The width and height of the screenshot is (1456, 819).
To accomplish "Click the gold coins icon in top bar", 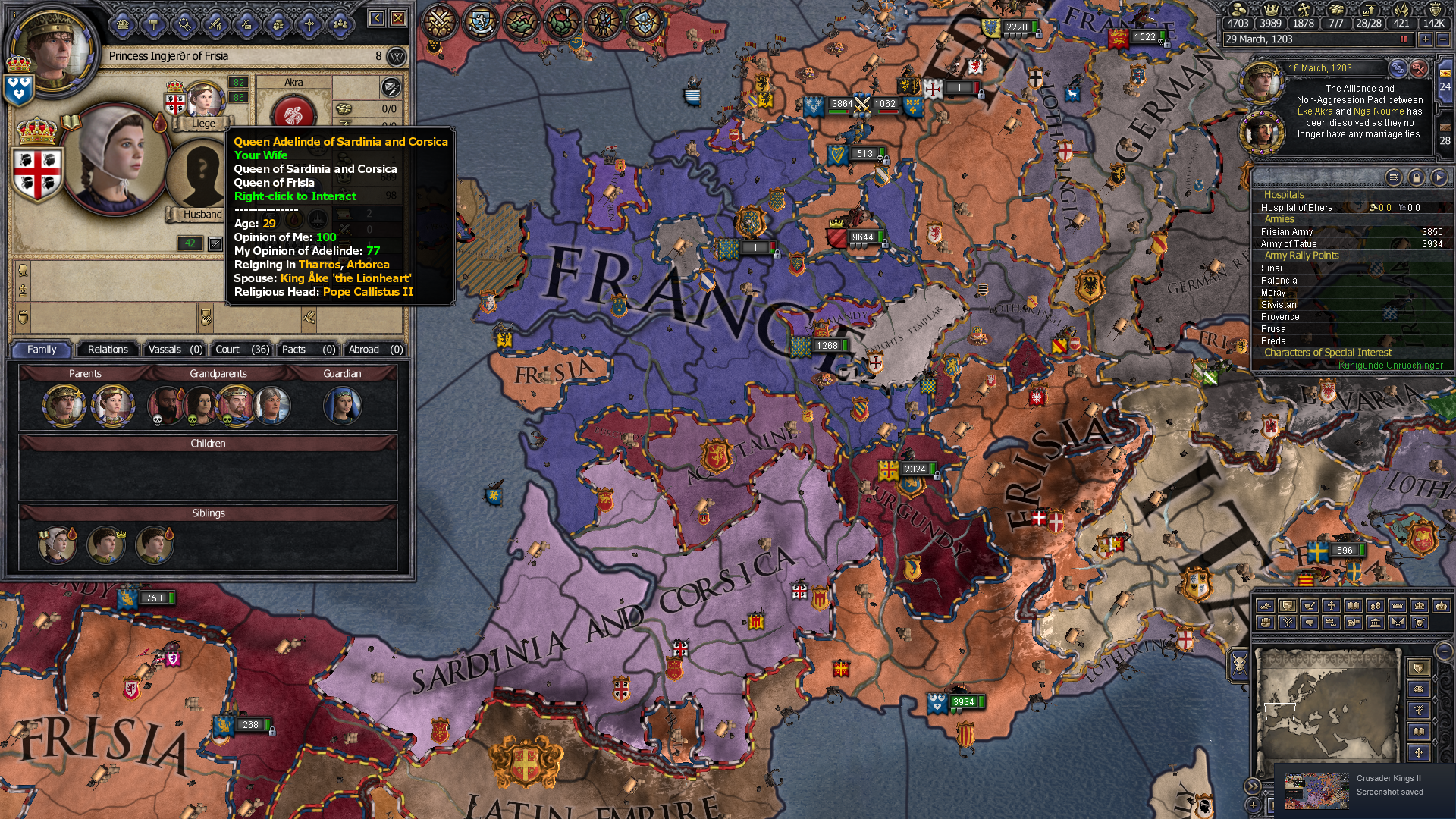I will 1238,11.
